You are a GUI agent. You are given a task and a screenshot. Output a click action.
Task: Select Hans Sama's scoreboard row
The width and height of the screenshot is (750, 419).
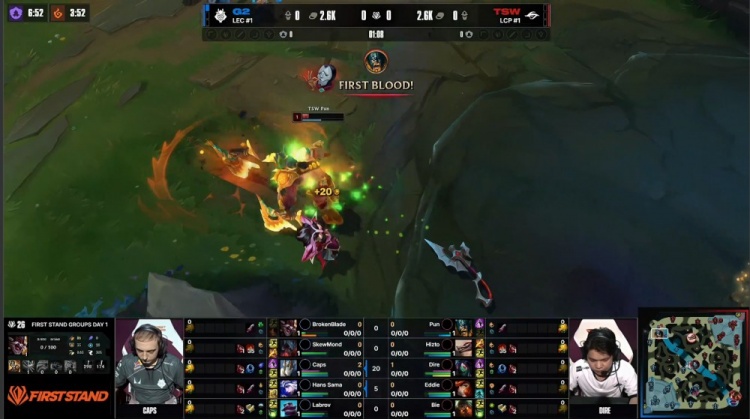pos(325,387)
